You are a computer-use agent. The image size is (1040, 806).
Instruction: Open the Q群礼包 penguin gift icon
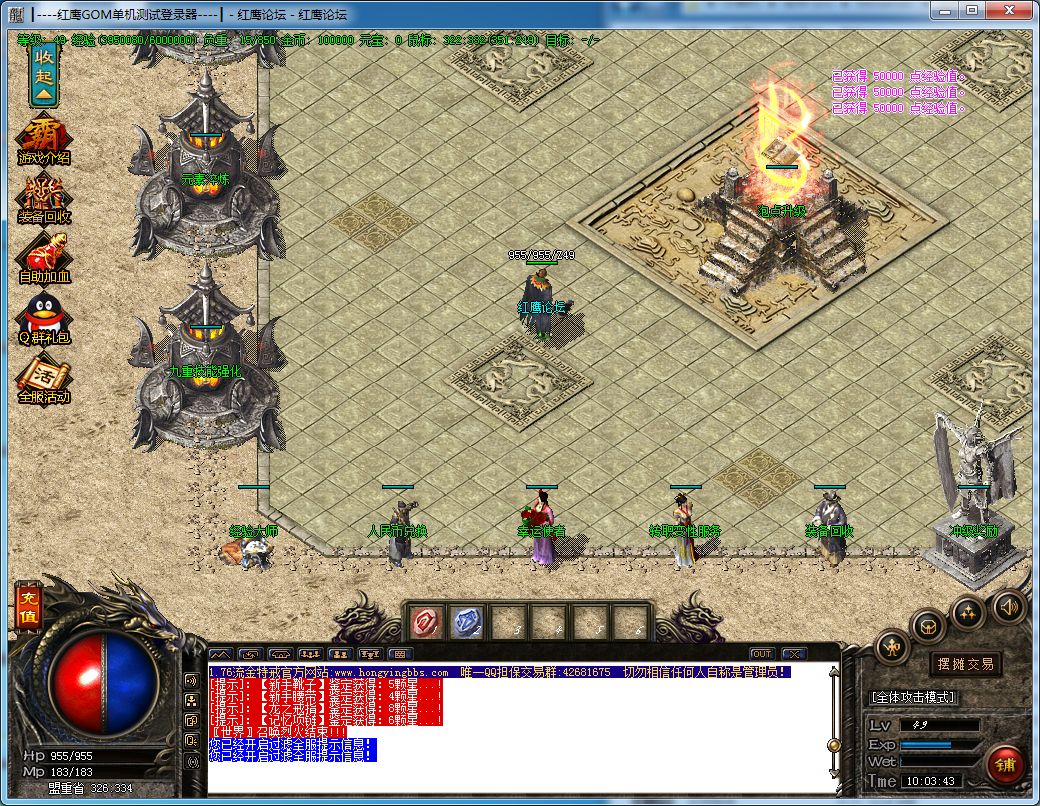point(44,320)
